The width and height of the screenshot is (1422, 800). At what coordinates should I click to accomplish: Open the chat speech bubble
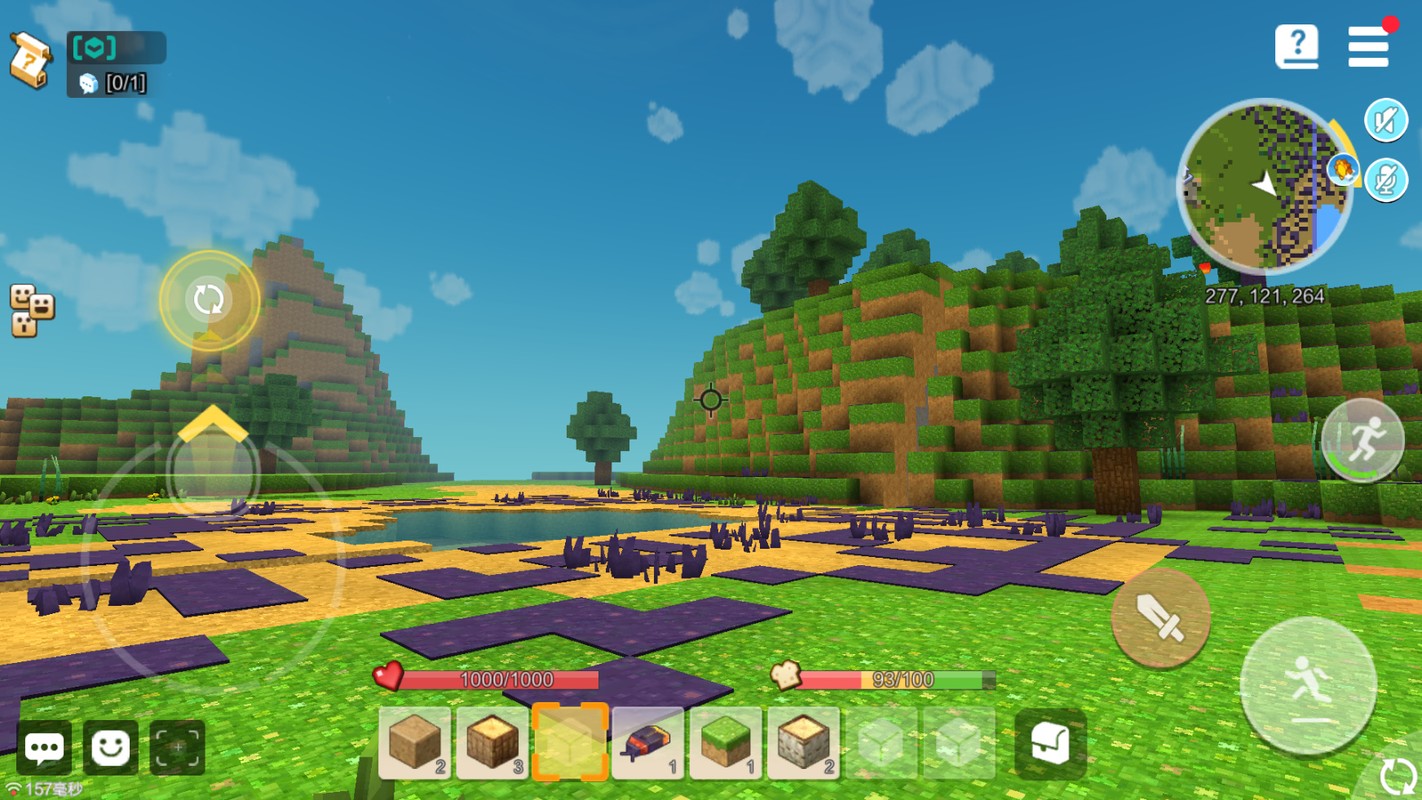pos(44,747)
